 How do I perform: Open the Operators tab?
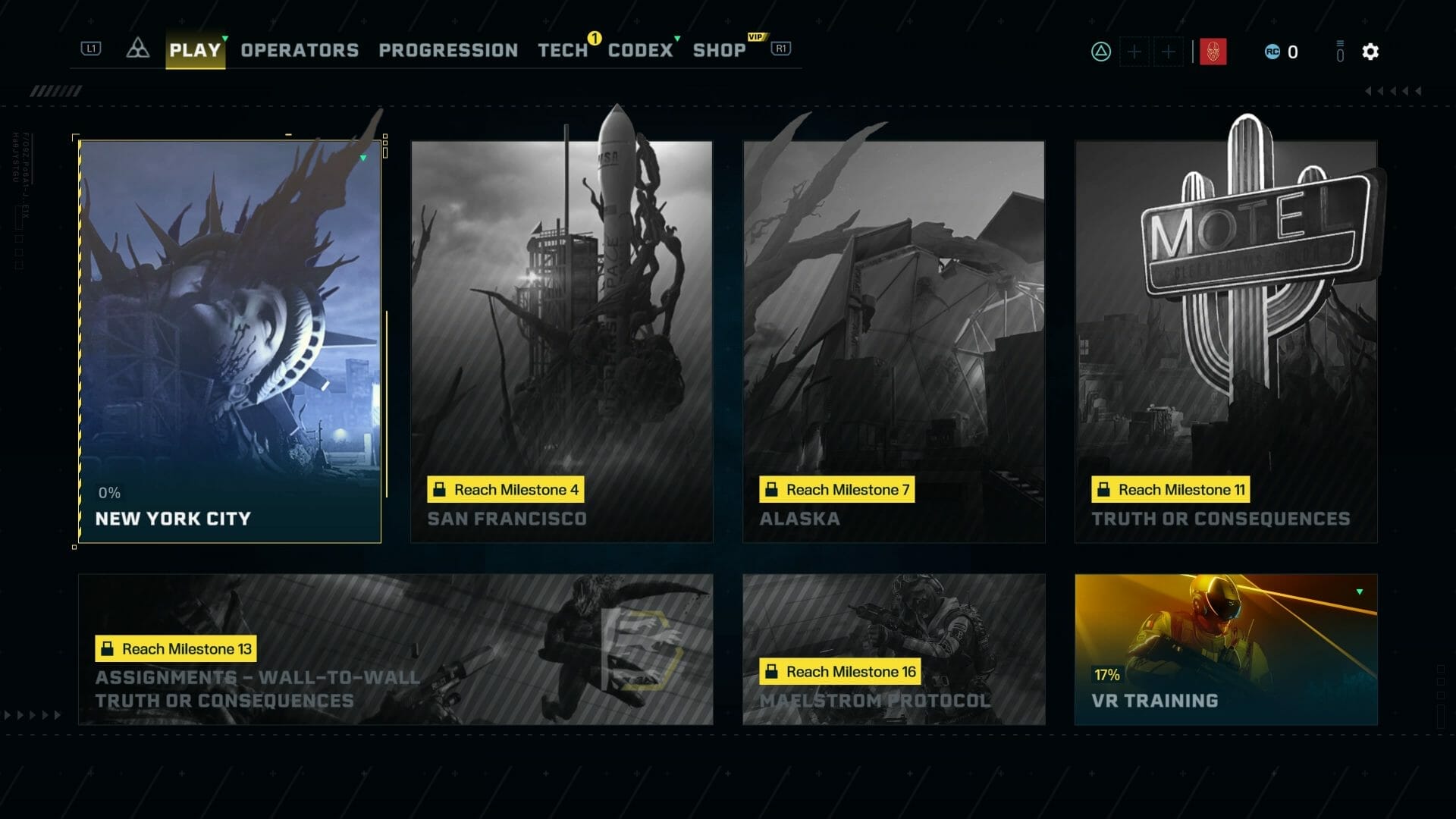(x=300, y=50)
